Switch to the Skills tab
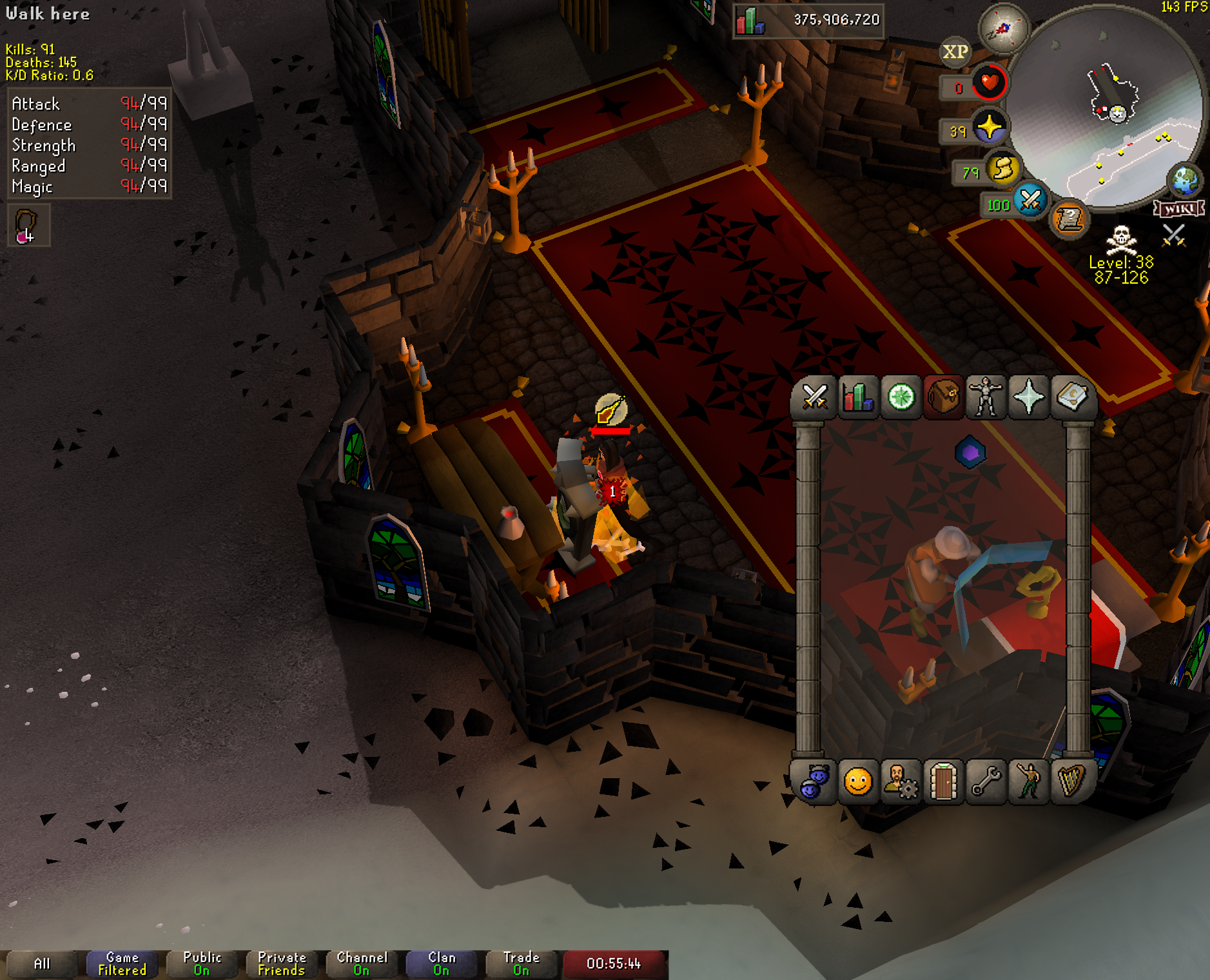1210x980 pixels. [x=858, y=397]
